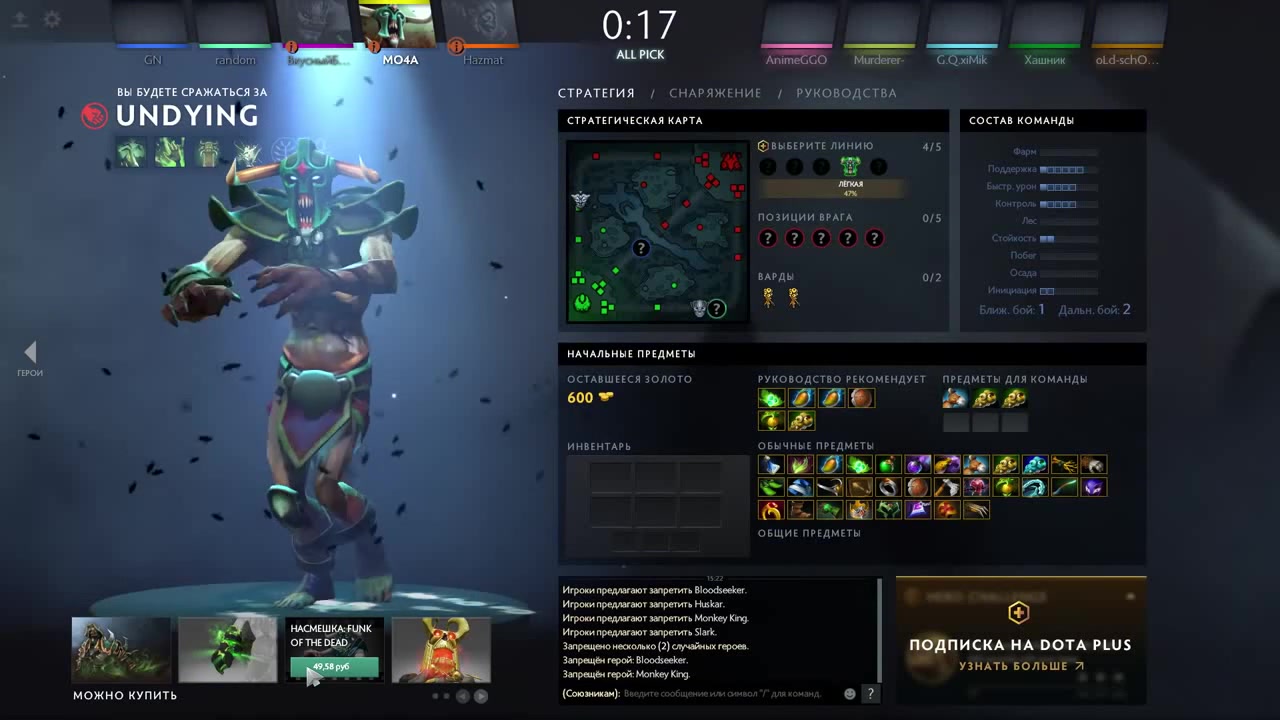This screenshot has height=720, width=1280.
Task: Click the left carousel arrow below cosmetics
Action: pyautogui.click(x=462, y=695)
